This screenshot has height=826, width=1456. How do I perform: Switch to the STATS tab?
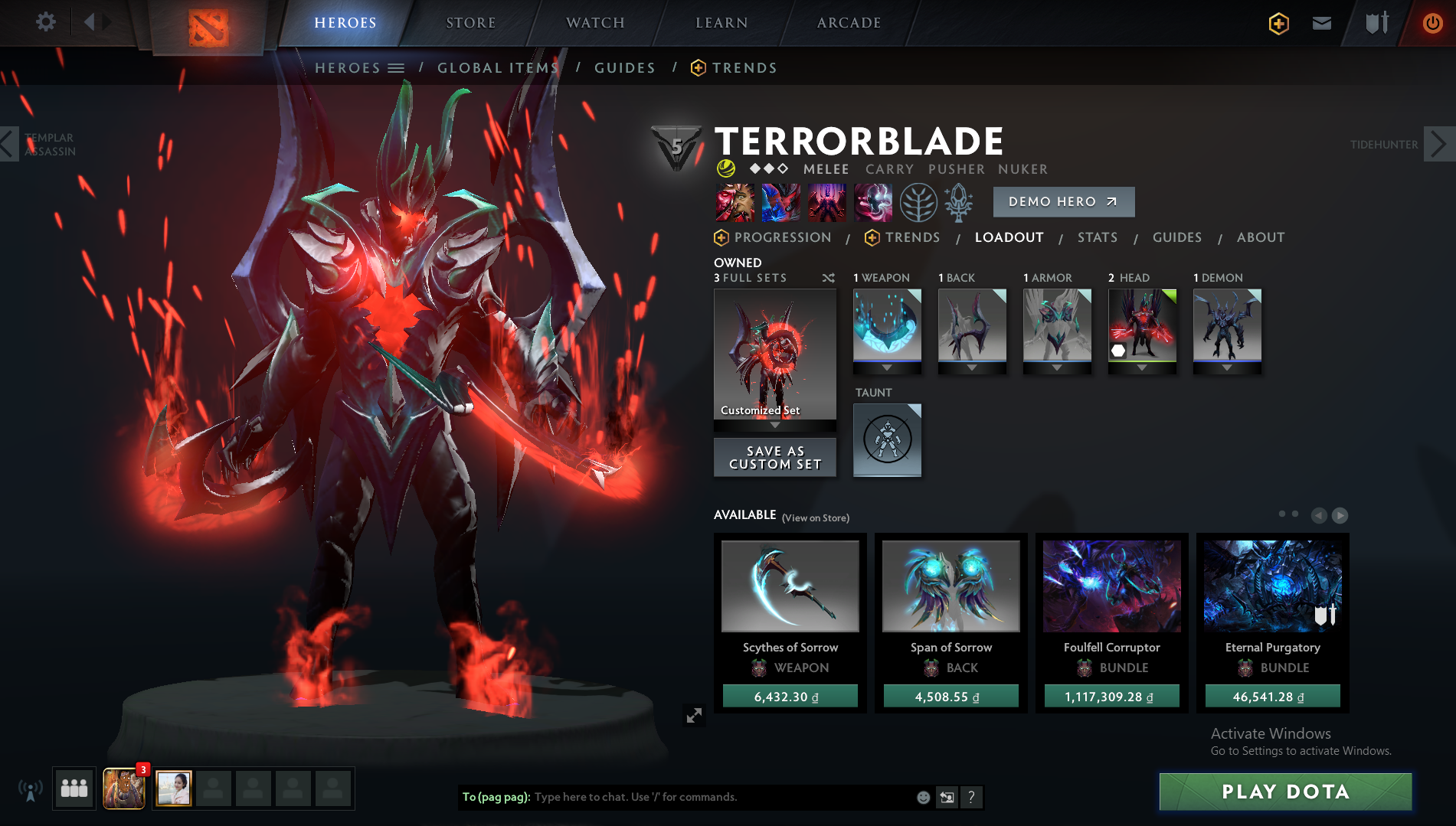pos(1097,237)
